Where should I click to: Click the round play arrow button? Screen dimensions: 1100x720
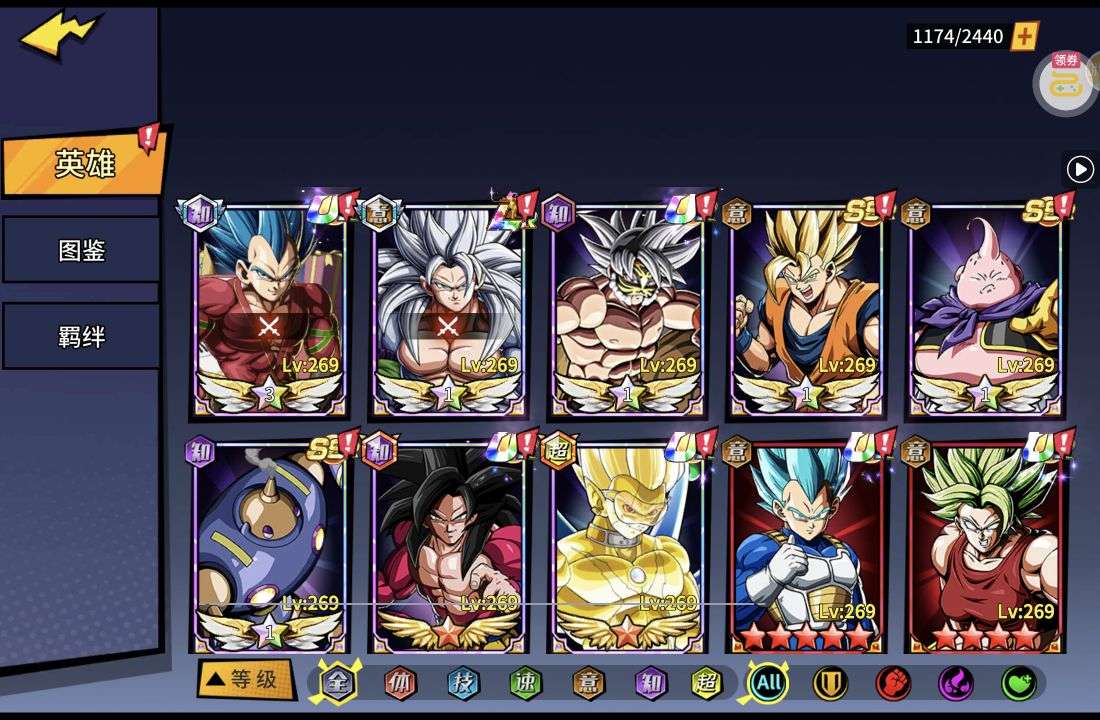[x=1080, y=169]
